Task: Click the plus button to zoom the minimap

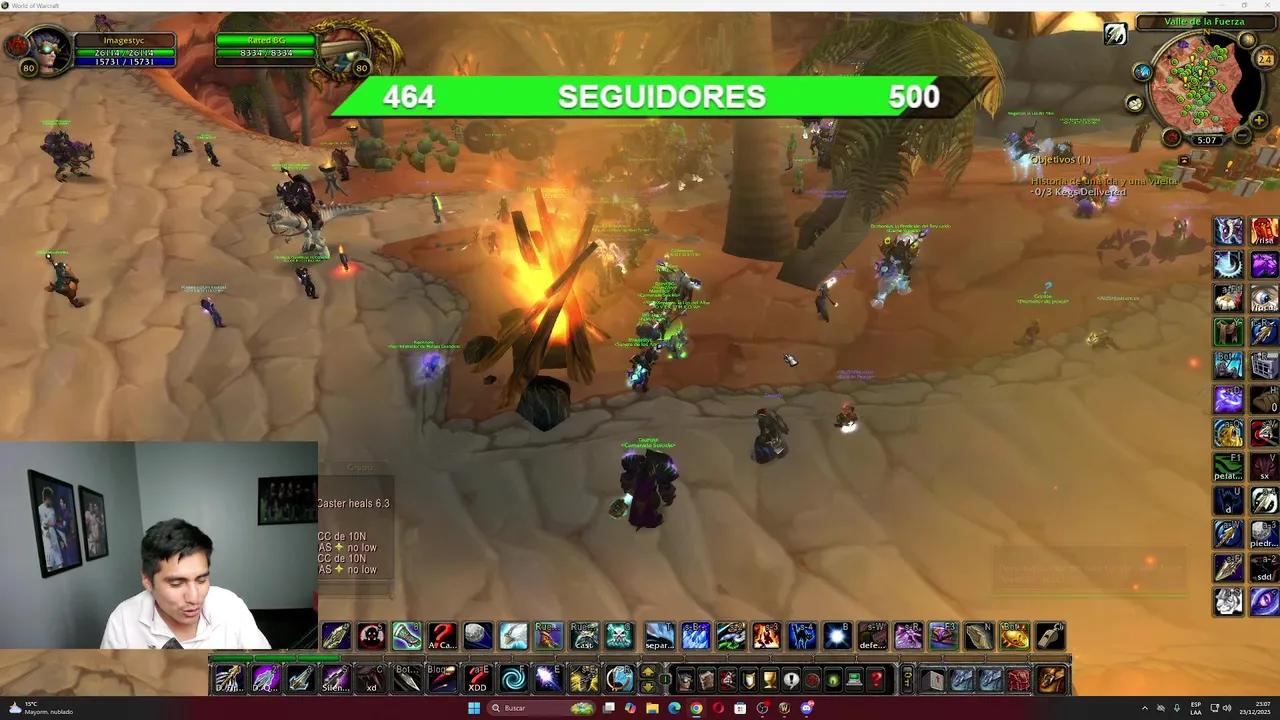Action: click(x=1258, y=120)
